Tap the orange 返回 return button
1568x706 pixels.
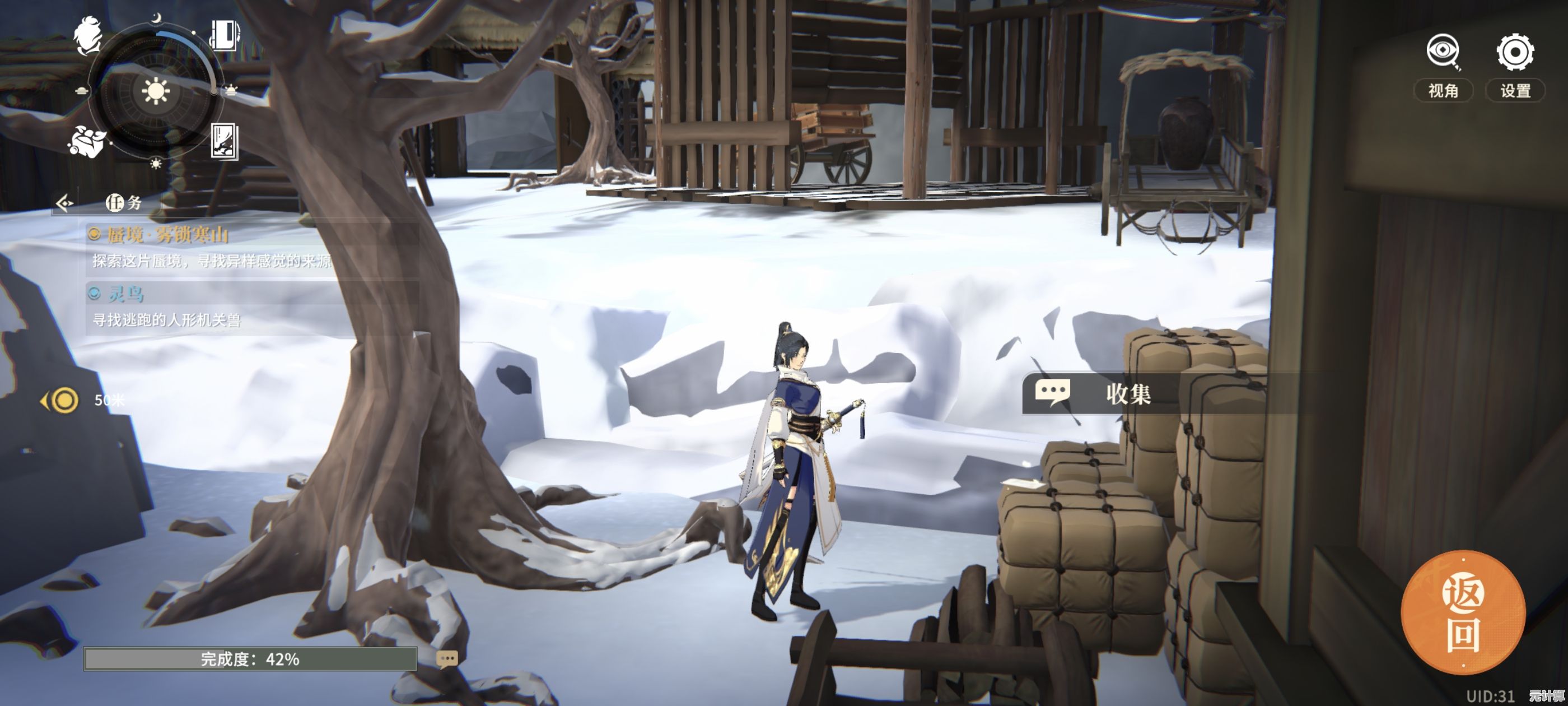point(1463,613)
